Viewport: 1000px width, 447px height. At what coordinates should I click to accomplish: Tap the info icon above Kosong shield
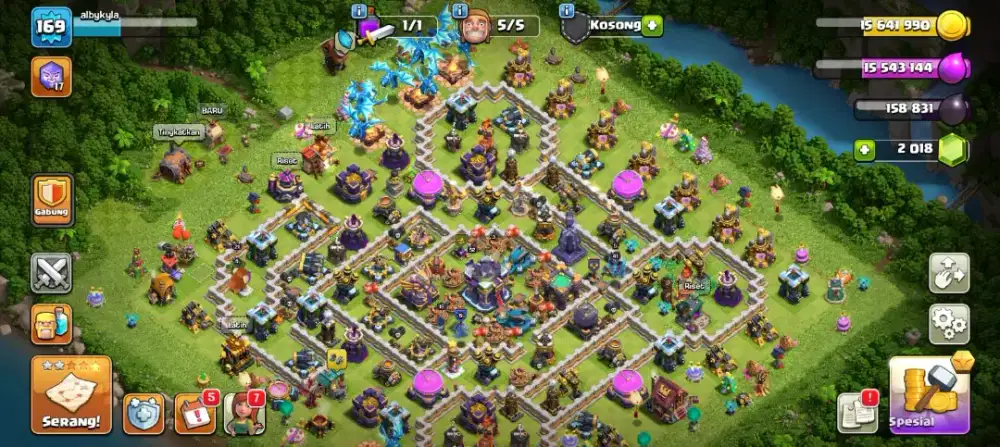click(x=567, y=10)
